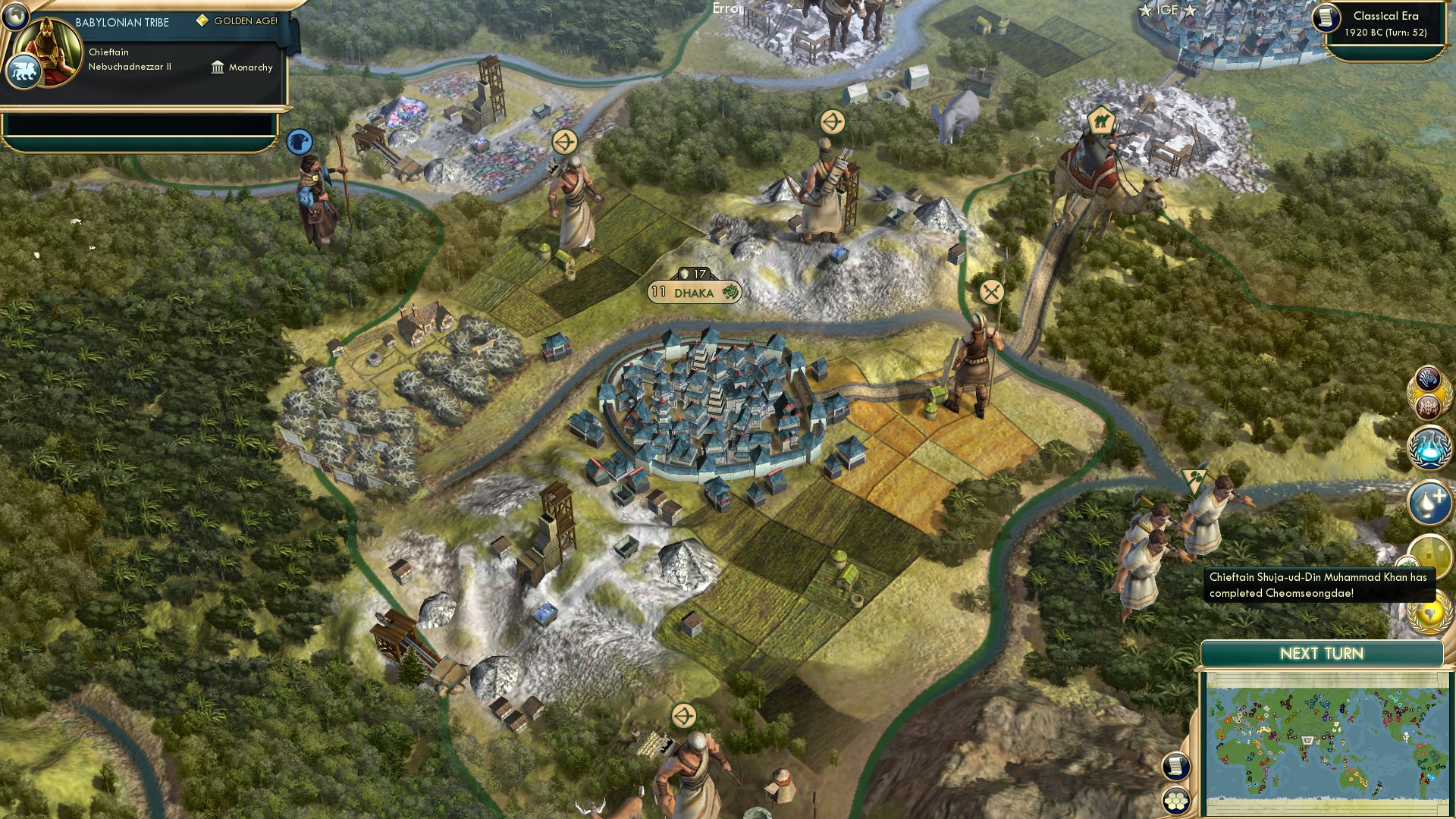Click the science flask research notification
The image size is (1456, 819).
pyautogui.click(x=1429, y=447)
